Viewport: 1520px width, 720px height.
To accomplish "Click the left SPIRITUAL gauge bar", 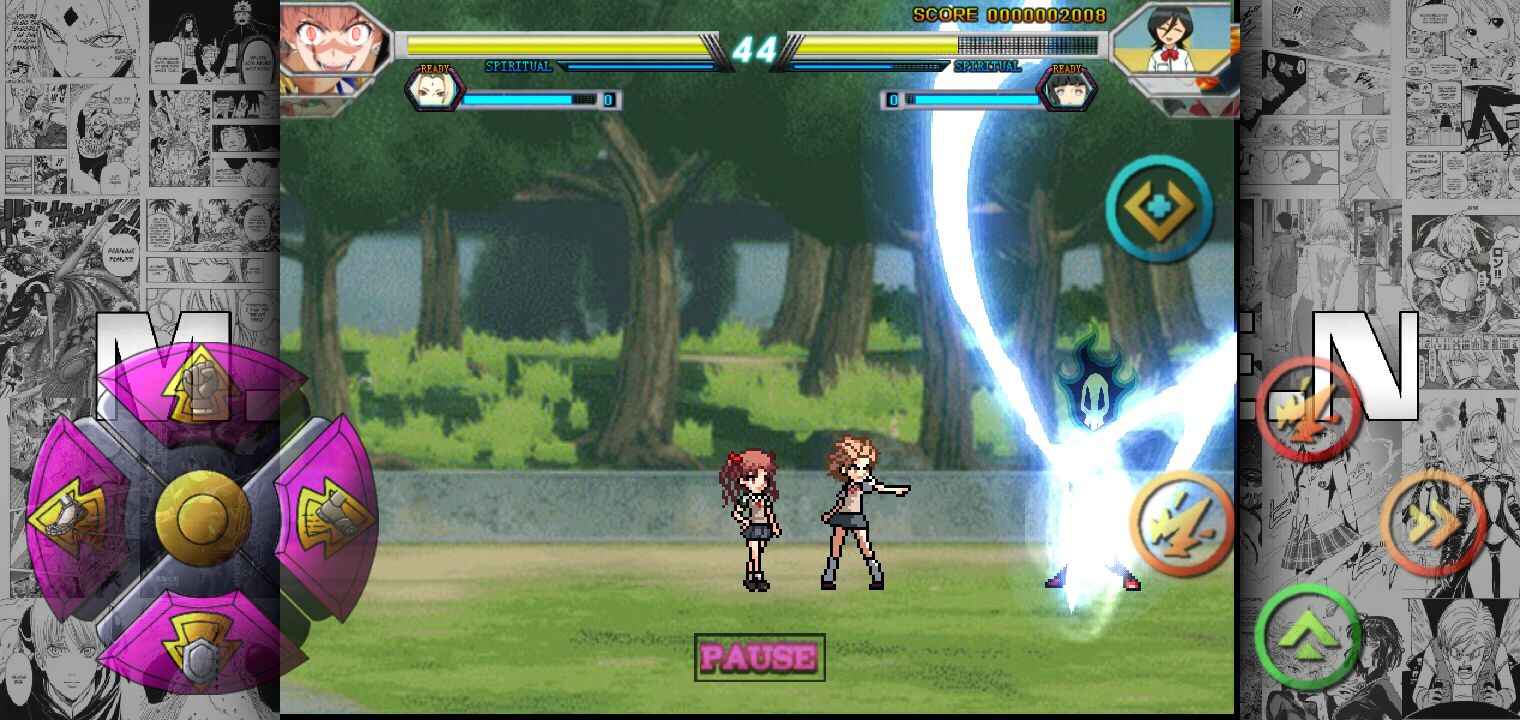I will pyautogui.click(x=640, y=67).
